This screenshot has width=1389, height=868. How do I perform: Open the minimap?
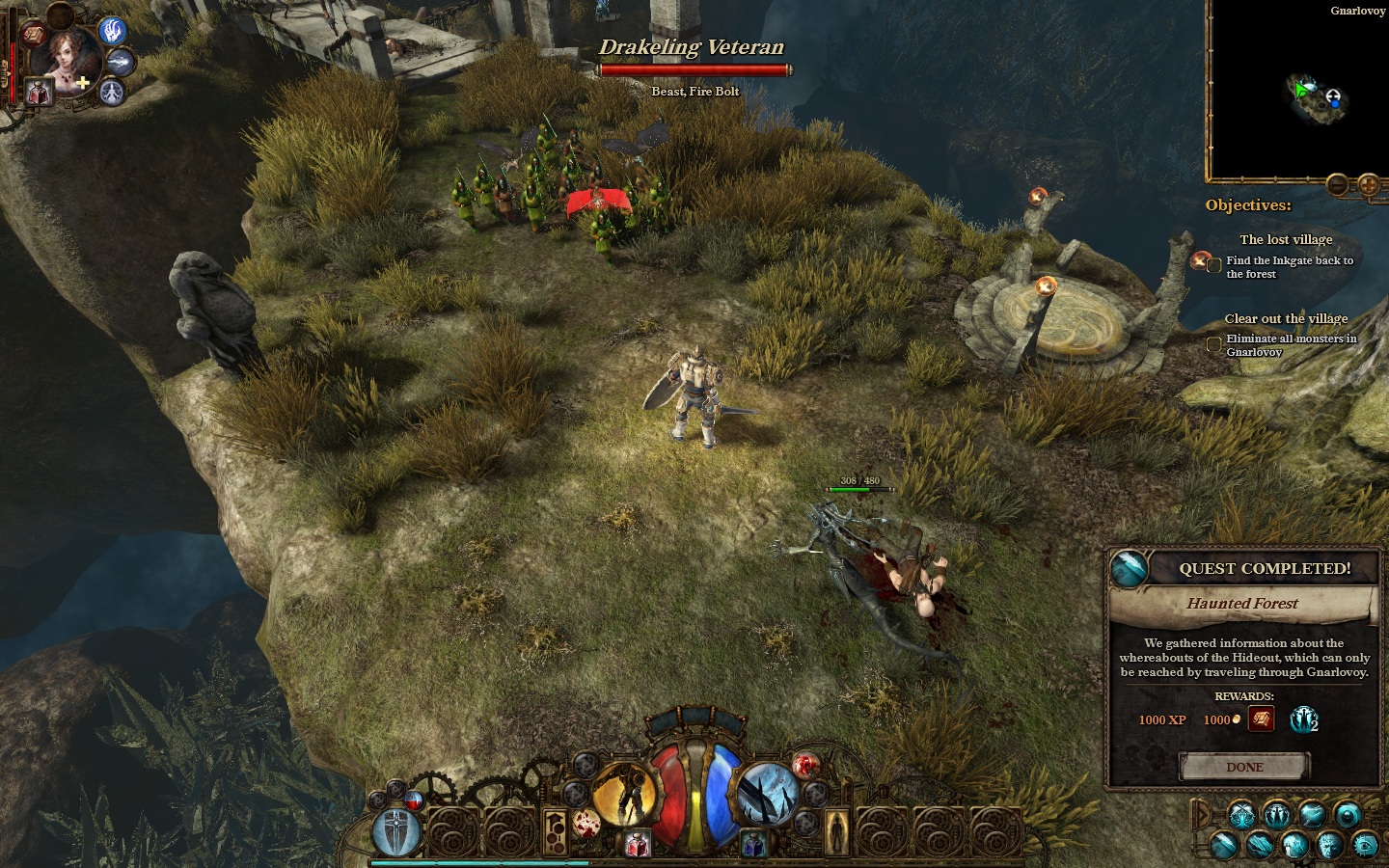1296,93
